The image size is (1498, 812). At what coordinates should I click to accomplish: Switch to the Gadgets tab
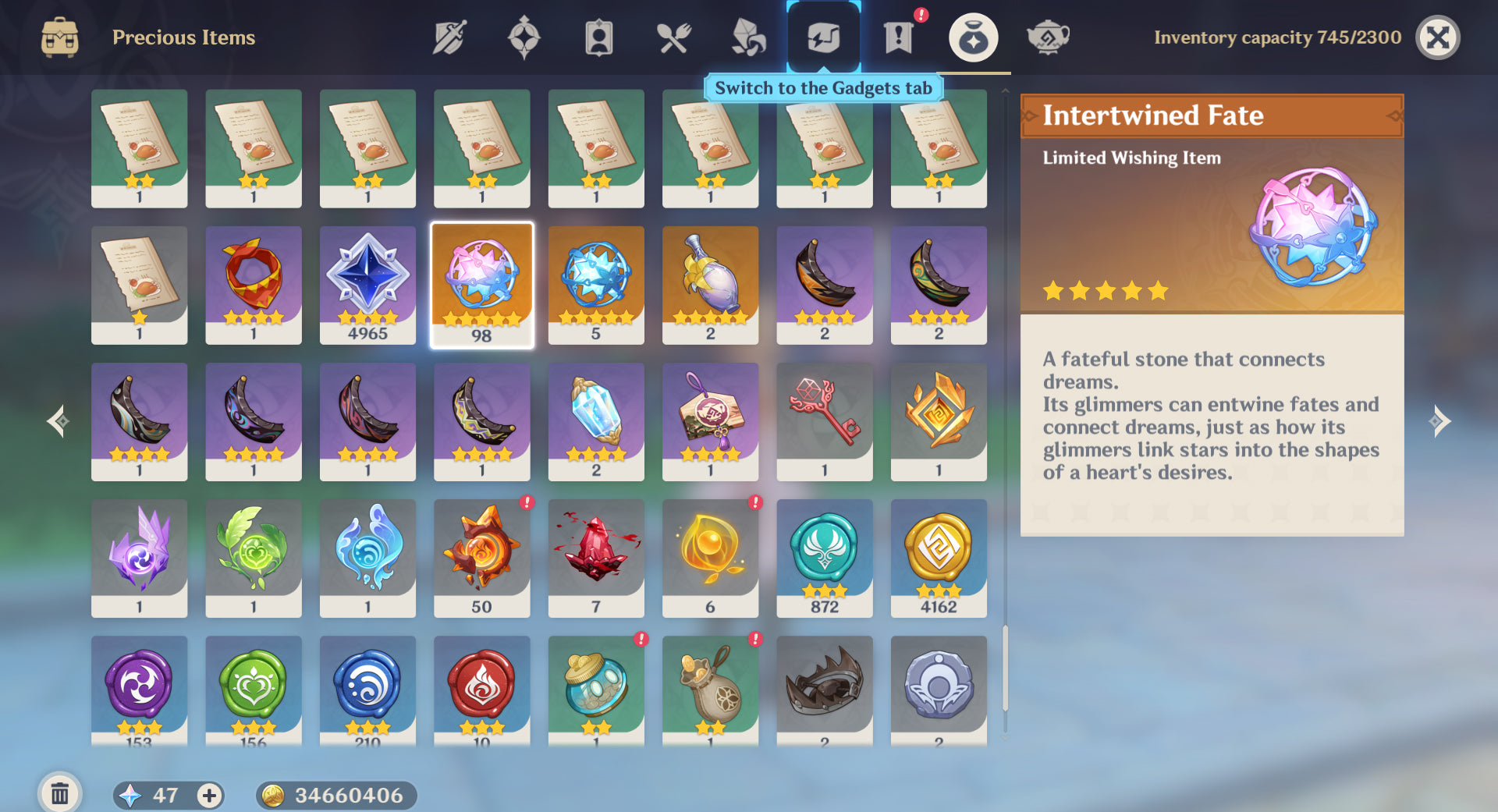[823, 37]
